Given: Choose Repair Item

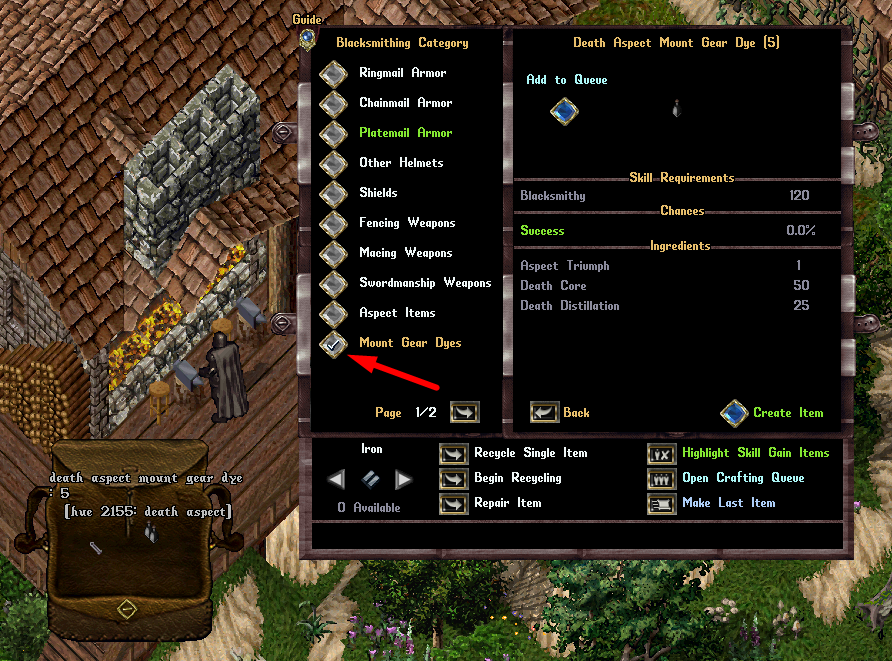Looking at the screenshot, I should click(454, 504).
